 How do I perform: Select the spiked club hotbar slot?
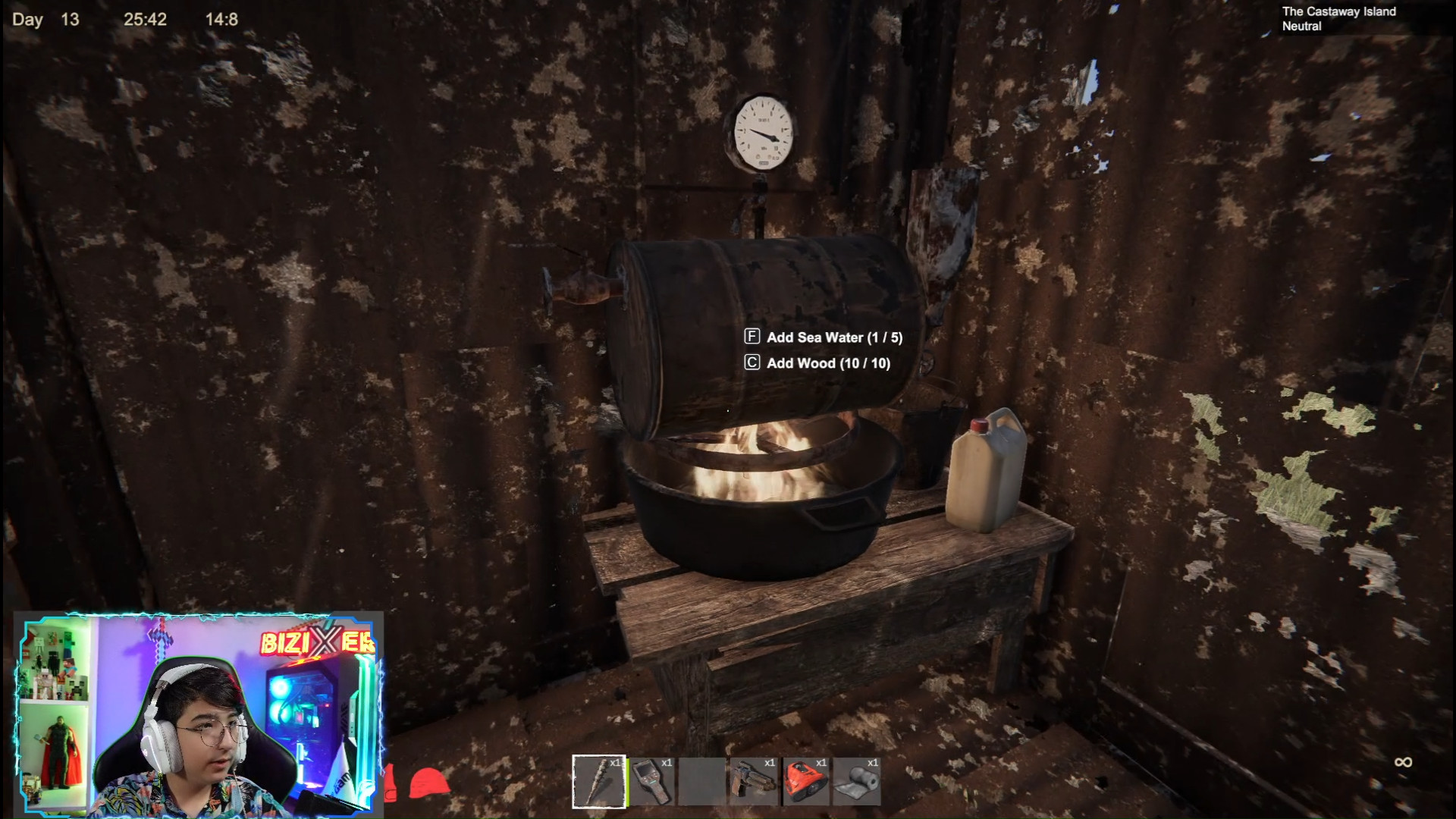point(598,781)
